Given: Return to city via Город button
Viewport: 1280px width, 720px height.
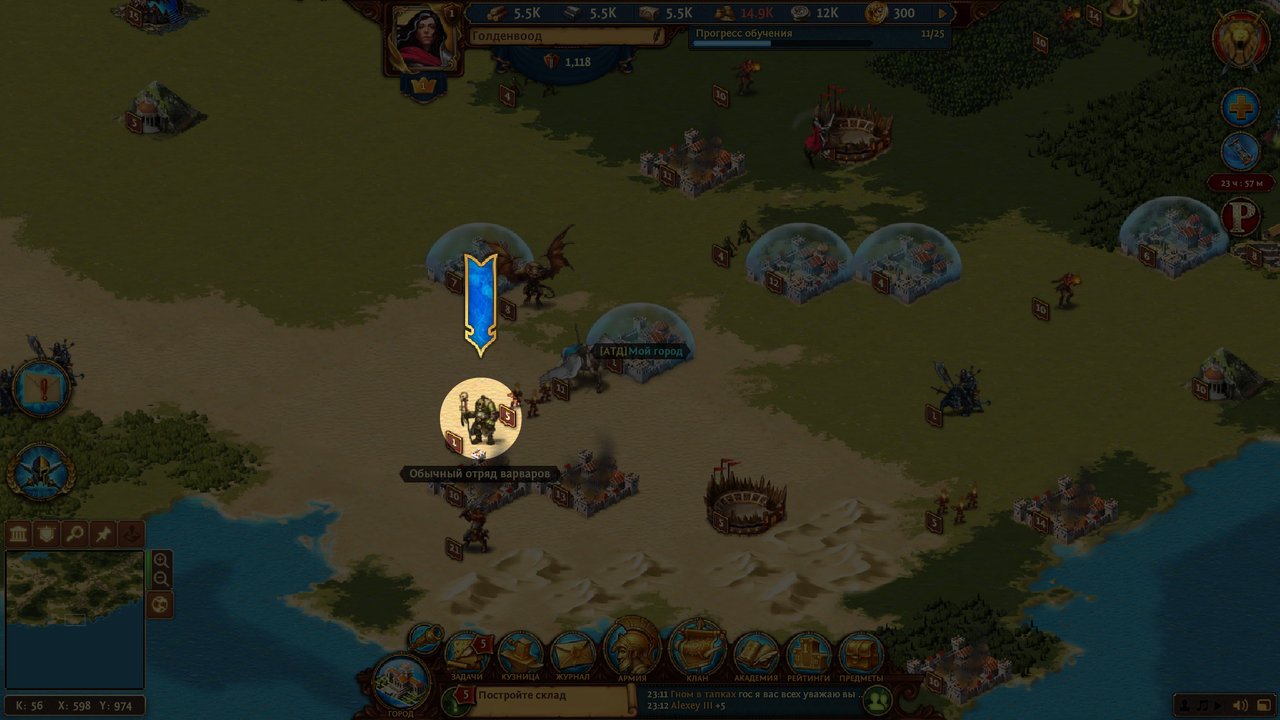Looking at the screenshot, I should 400,684.
